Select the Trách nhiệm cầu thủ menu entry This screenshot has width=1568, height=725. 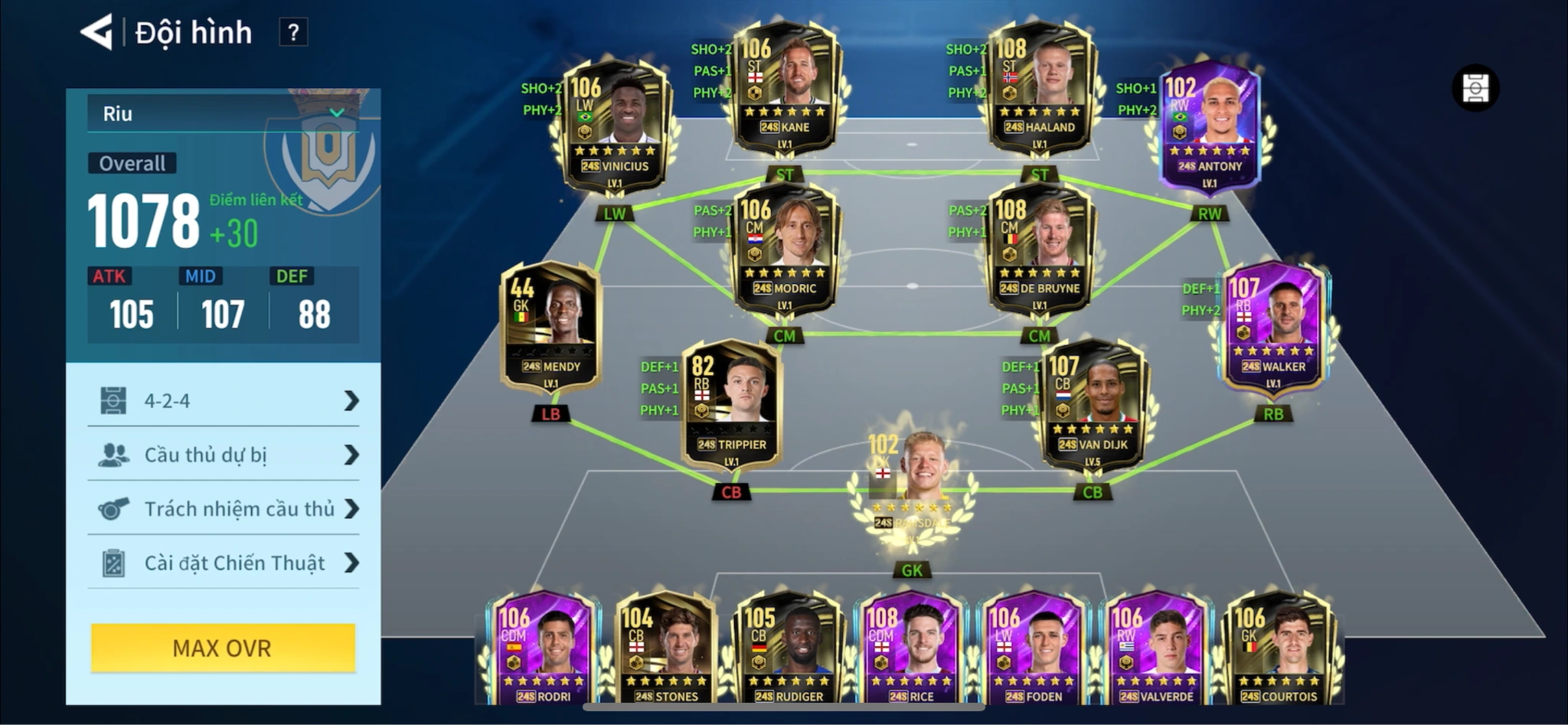237,508
